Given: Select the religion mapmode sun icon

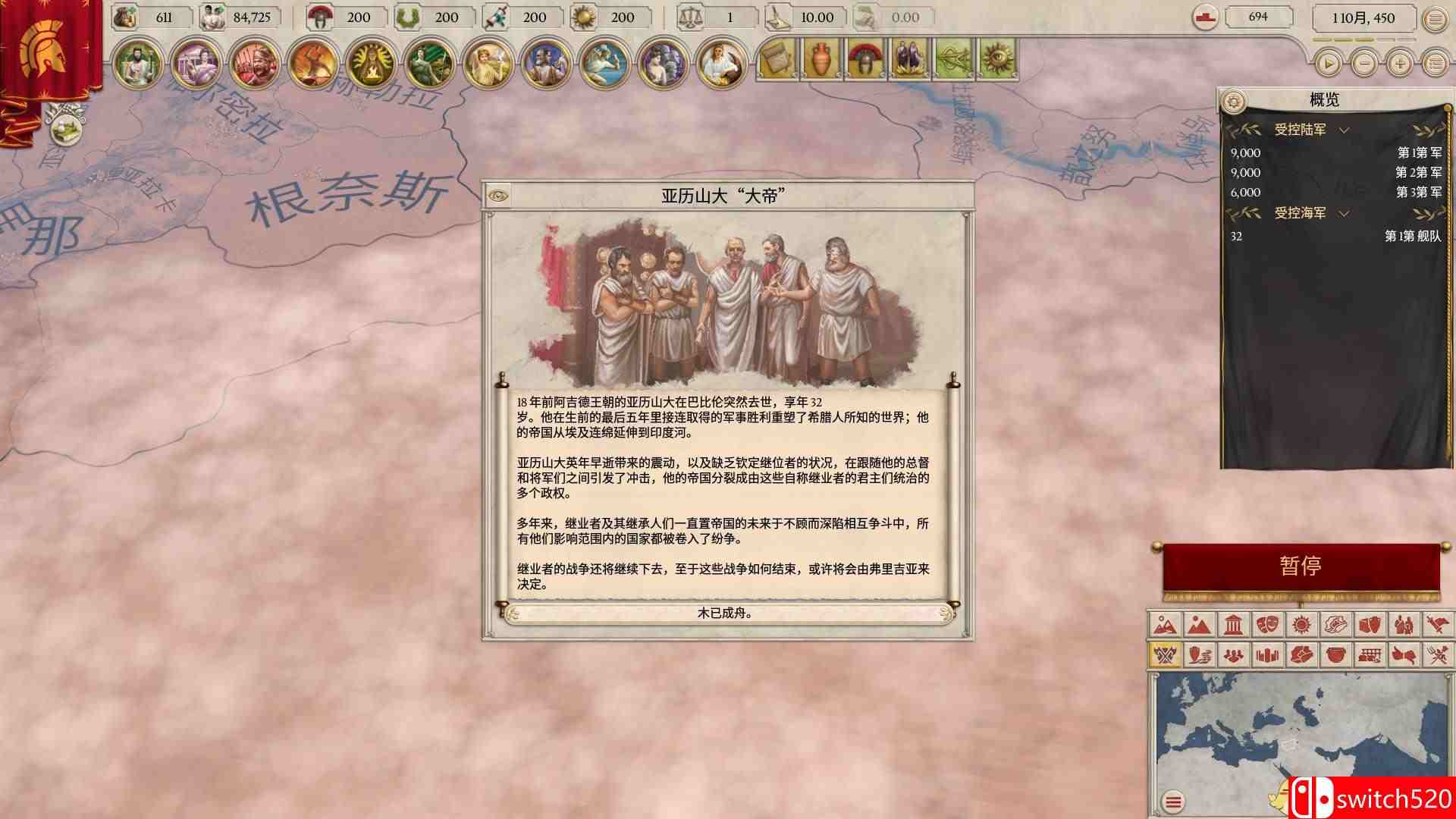Looking at the screenshot, I should (1301, 625).
